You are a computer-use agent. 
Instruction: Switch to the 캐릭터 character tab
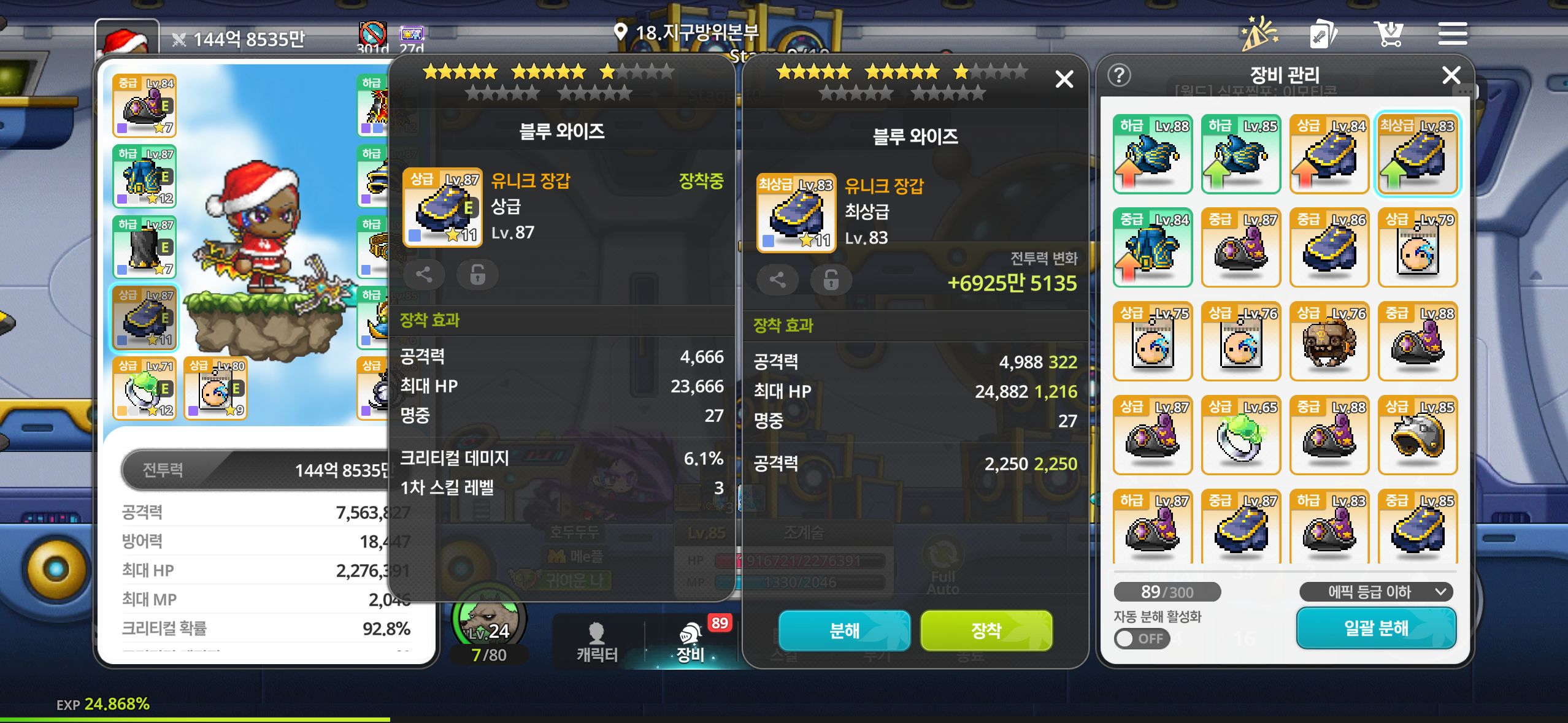pos(596,641)
